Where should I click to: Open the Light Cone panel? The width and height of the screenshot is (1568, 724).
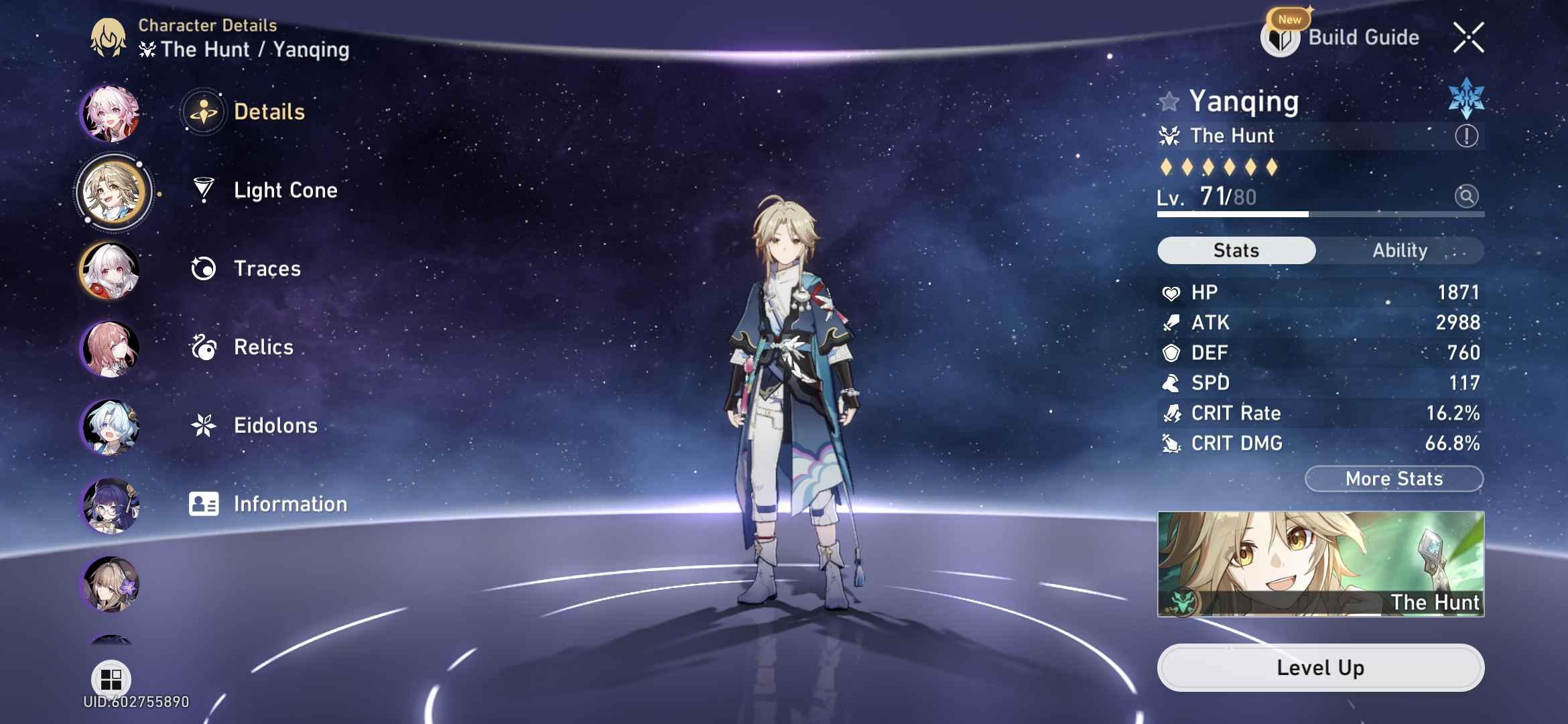tap(286, 190)
